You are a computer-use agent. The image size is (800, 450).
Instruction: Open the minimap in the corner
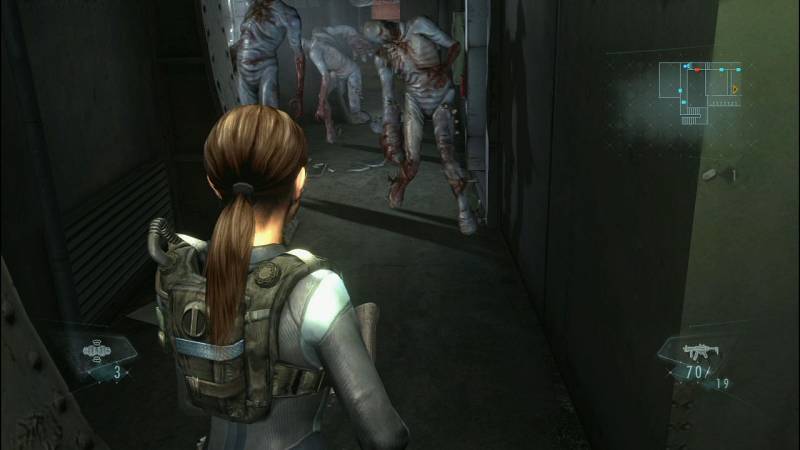pos(705,89)
